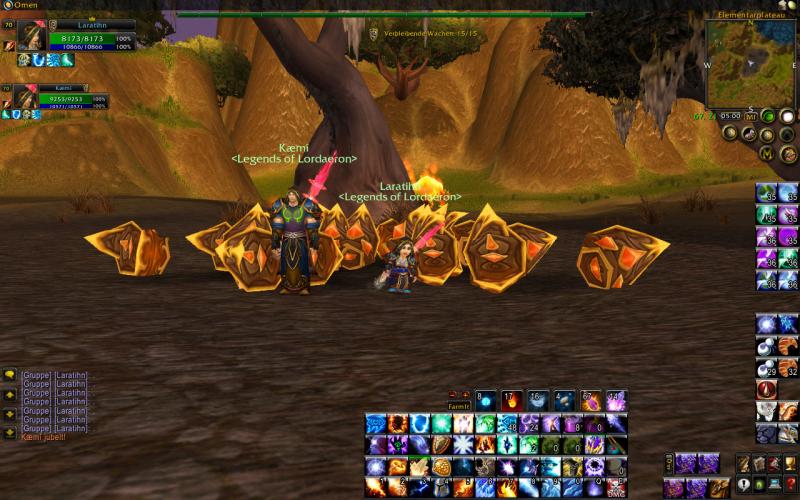Click the Elementarplateau minimap

pyautogui.click(x=750, y=65)
